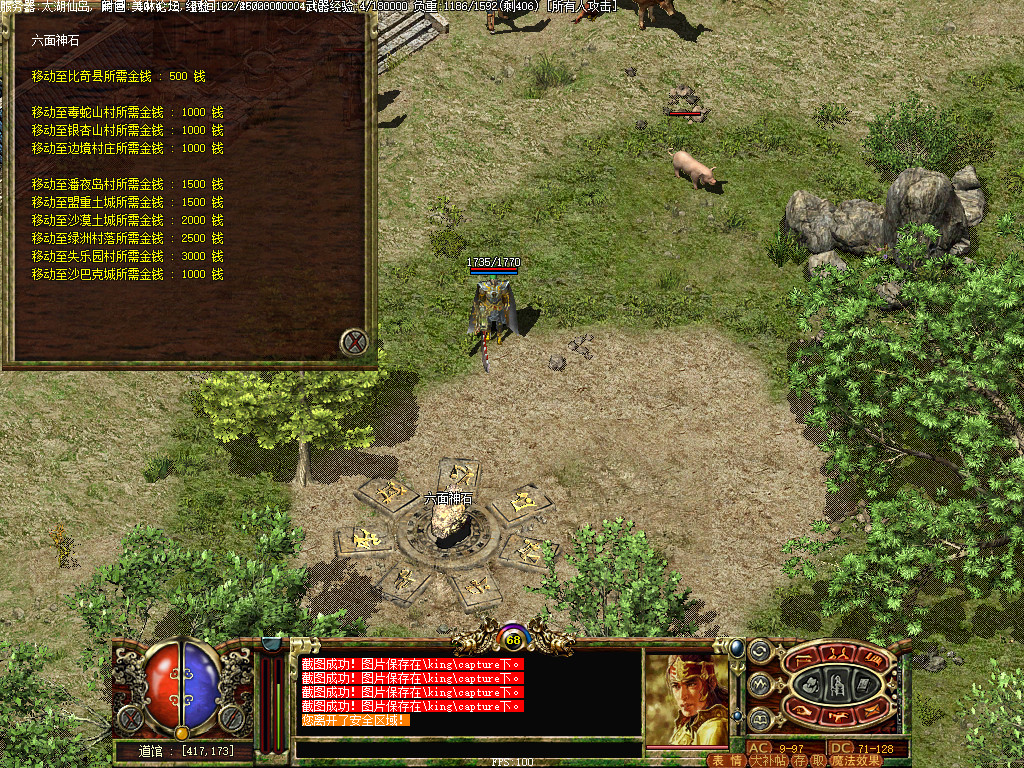Click the 存 store button

pyautogui.click(x=800, y=761)
